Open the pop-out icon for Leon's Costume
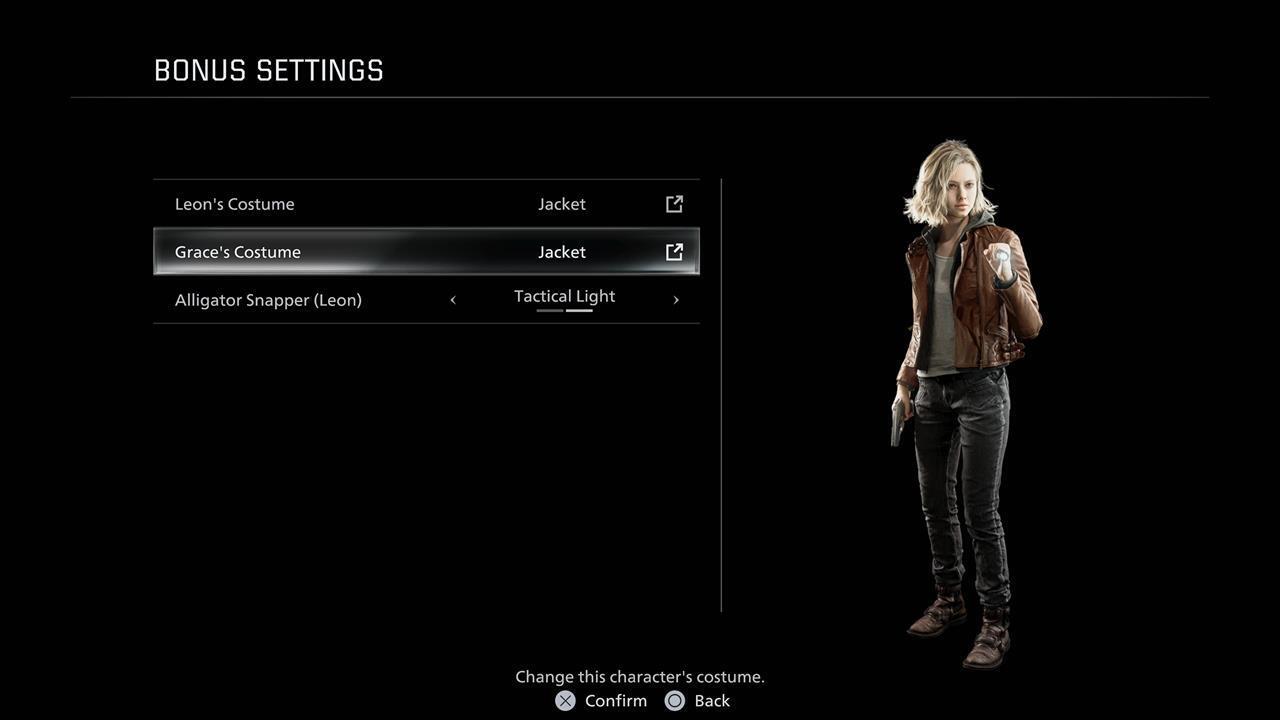Viewport: 1280px width, 720px height. pos(675,204)
